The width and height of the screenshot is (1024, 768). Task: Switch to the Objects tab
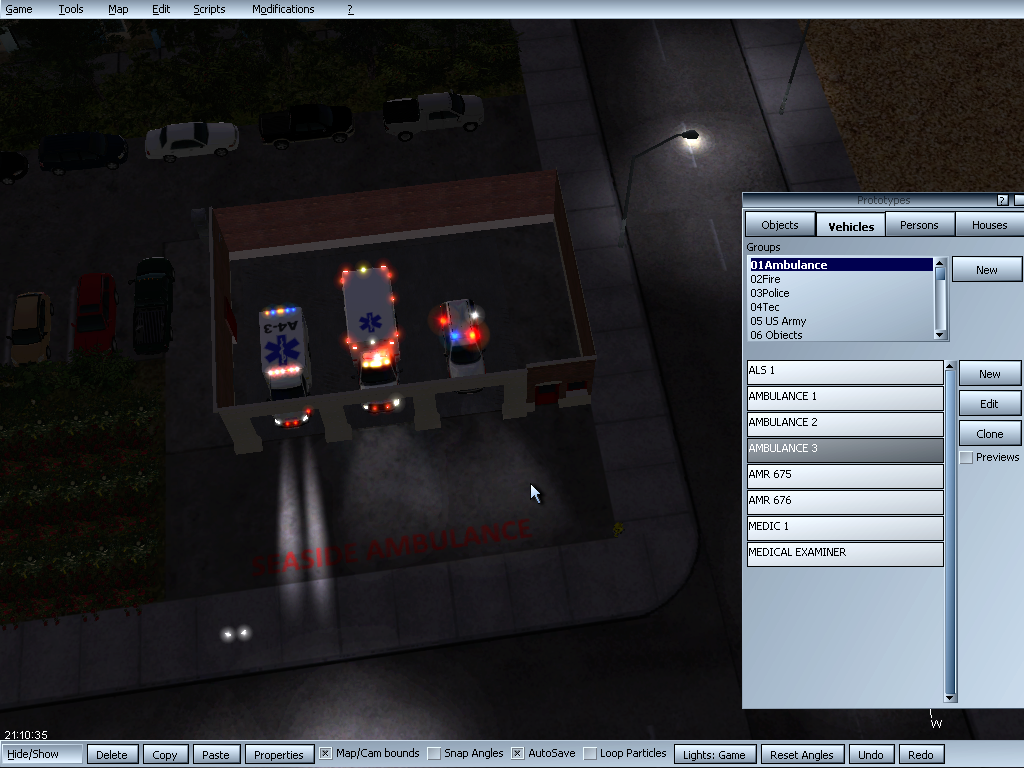tap(780, 225)
